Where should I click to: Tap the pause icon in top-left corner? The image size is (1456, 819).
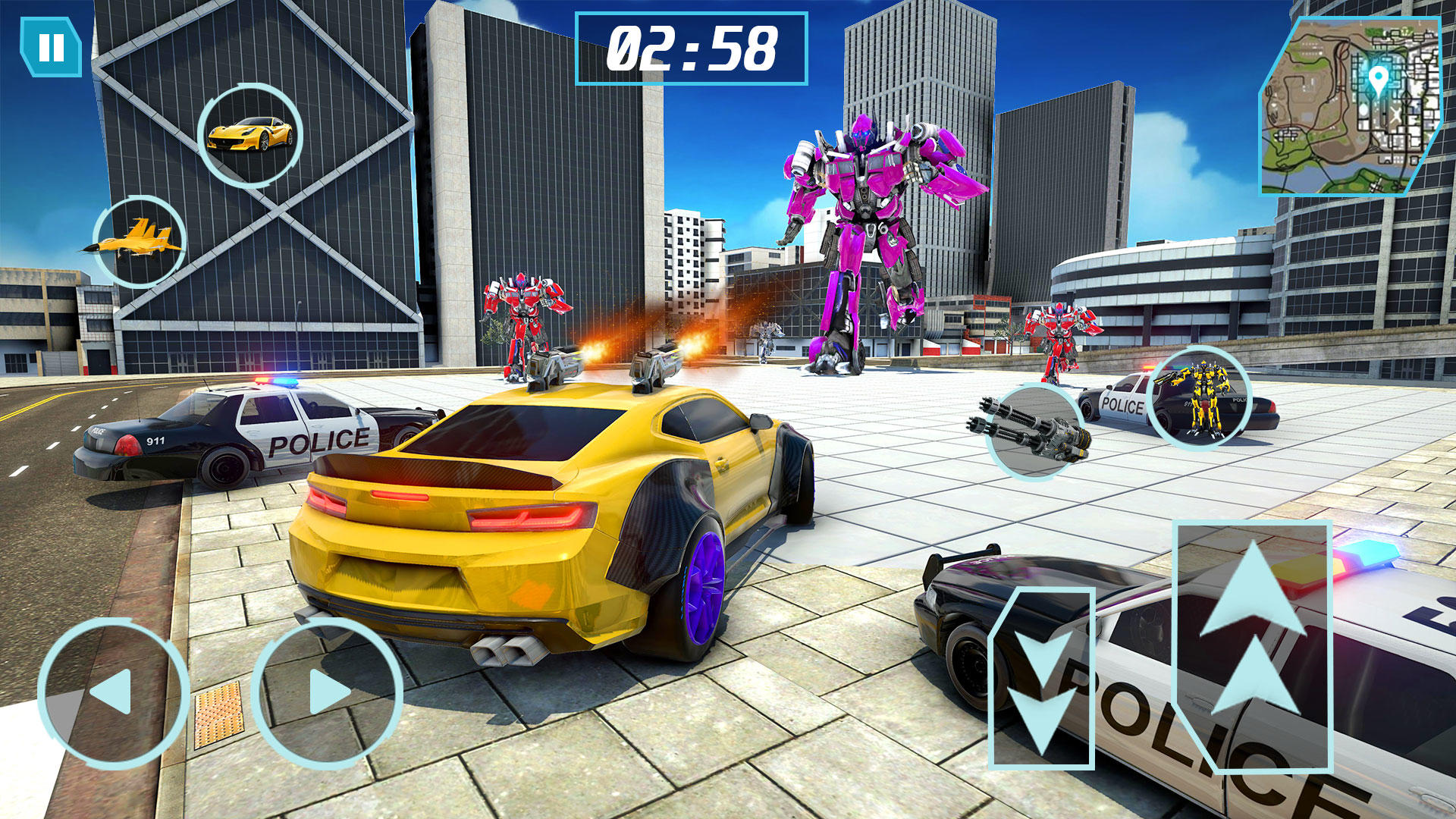click(x=51, y=47)
